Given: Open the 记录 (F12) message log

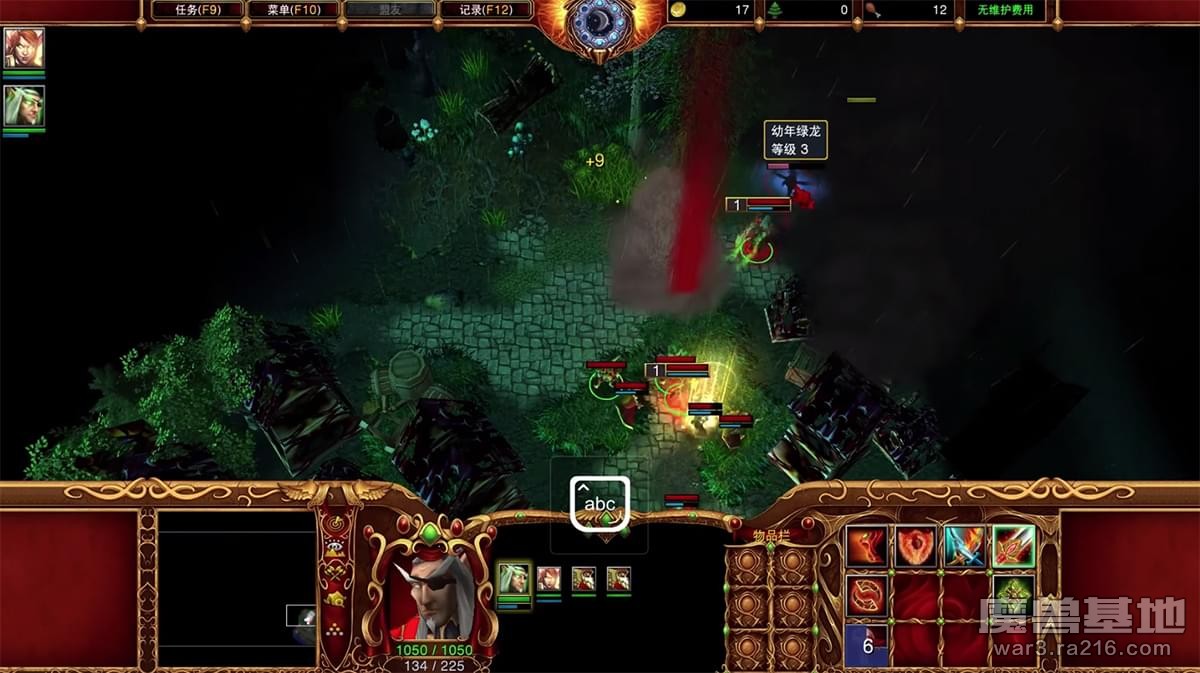Looking at the screenshot, I should pyautogui.click(x=486, y=10).
